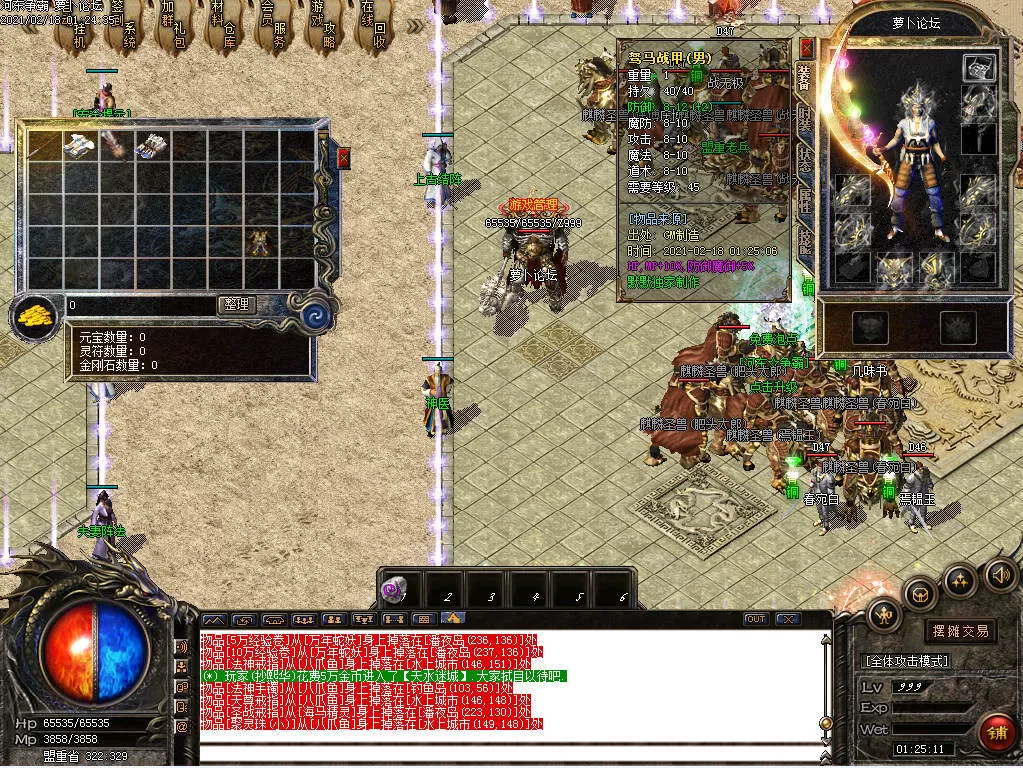The height and width of the screenshot is (768, 1023).
Task: Open the 会员服务 member services menu
Action: tap(272, 30)
